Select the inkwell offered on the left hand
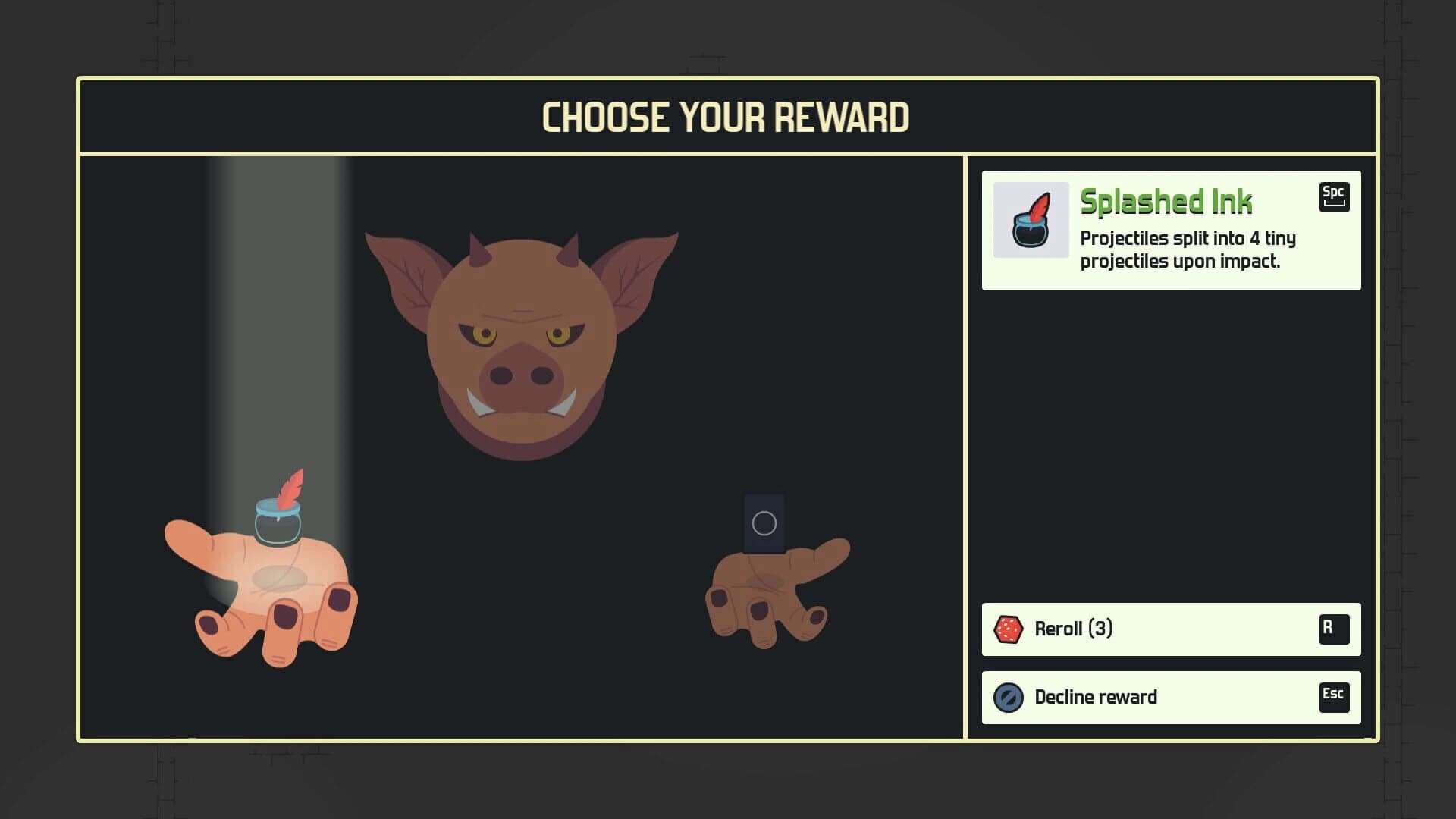 277,523
